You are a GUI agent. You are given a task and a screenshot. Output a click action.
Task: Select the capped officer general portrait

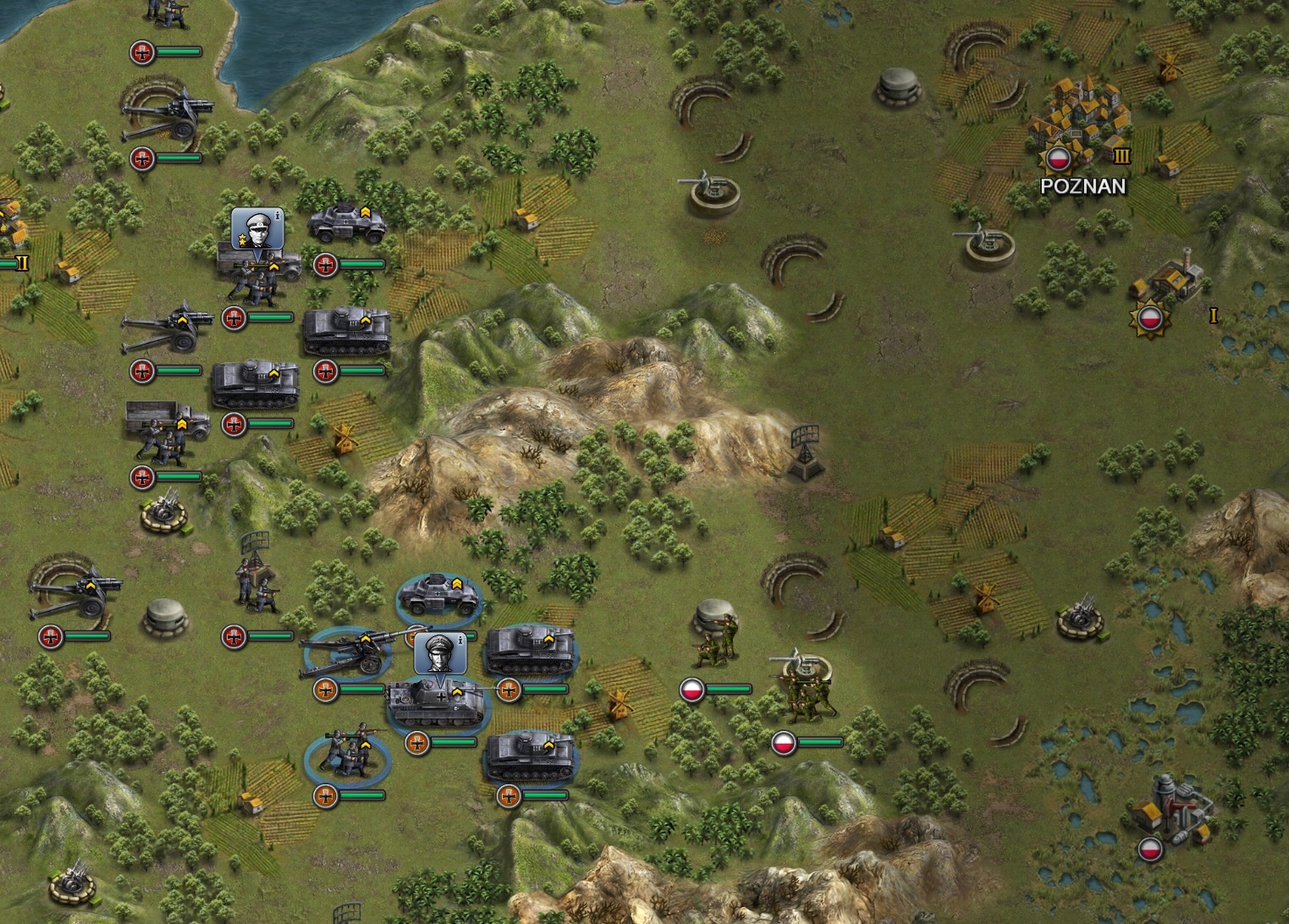440,652
